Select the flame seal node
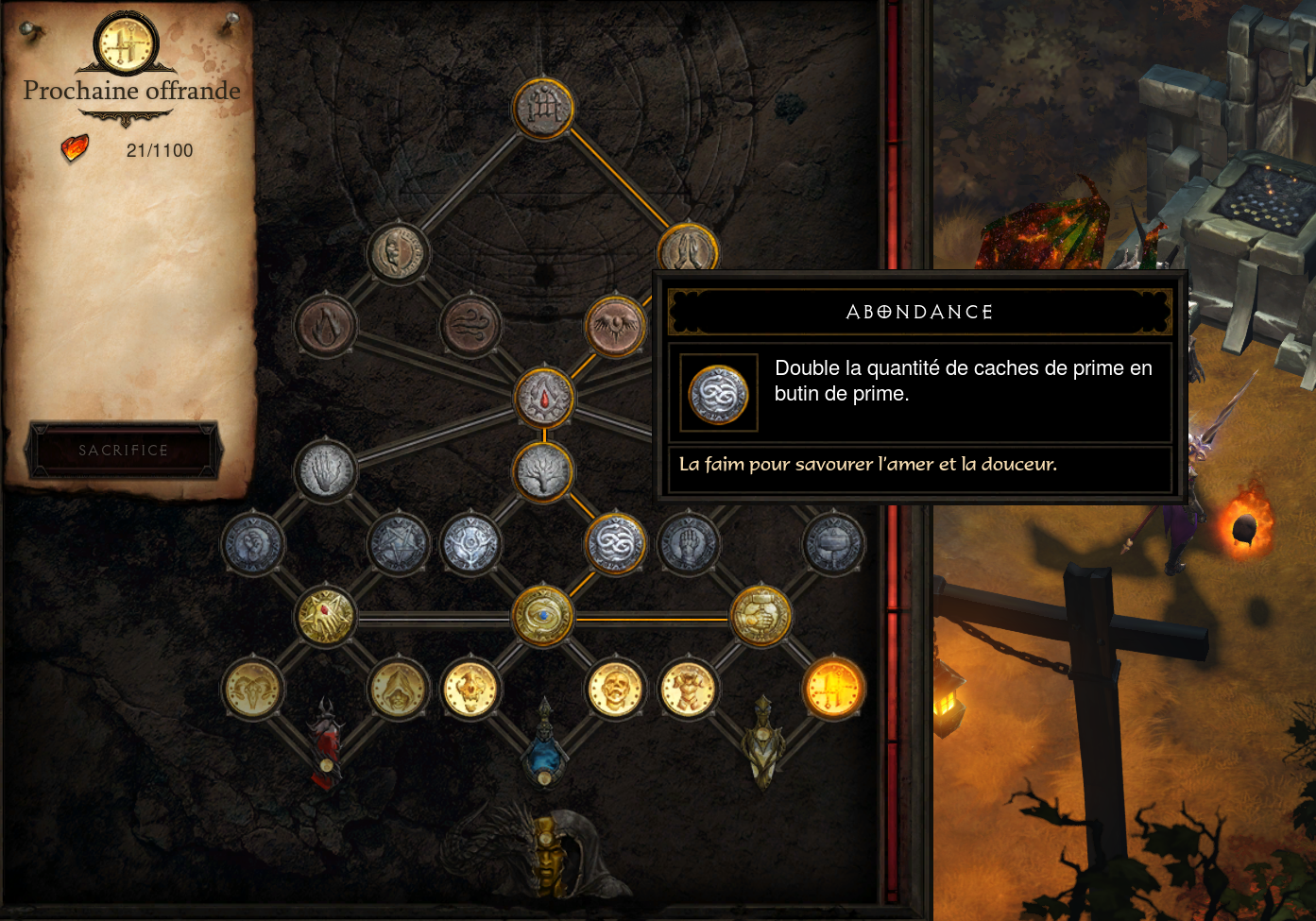 coord(325,326)
